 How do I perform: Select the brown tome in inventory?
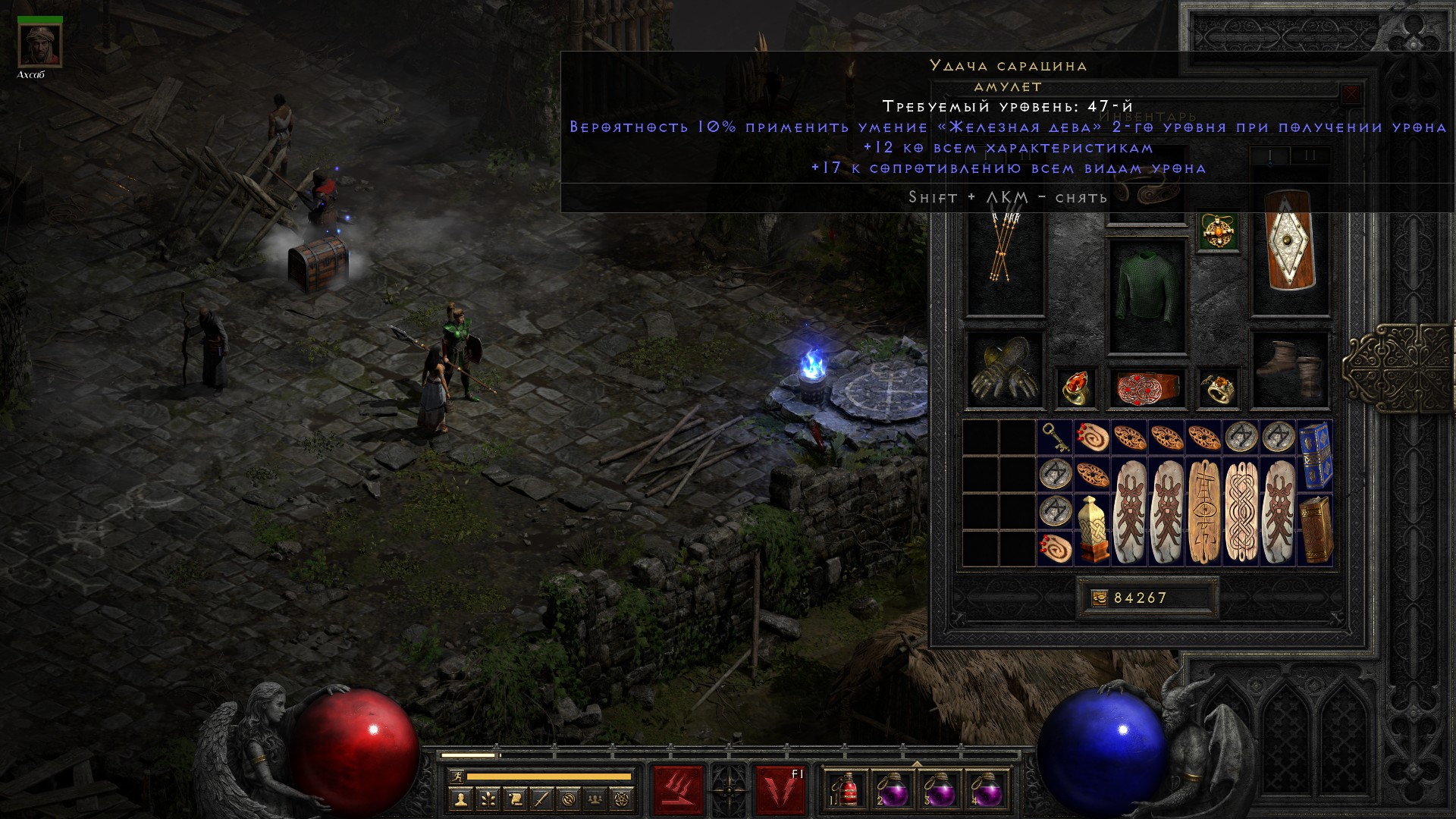(1315, 529)
